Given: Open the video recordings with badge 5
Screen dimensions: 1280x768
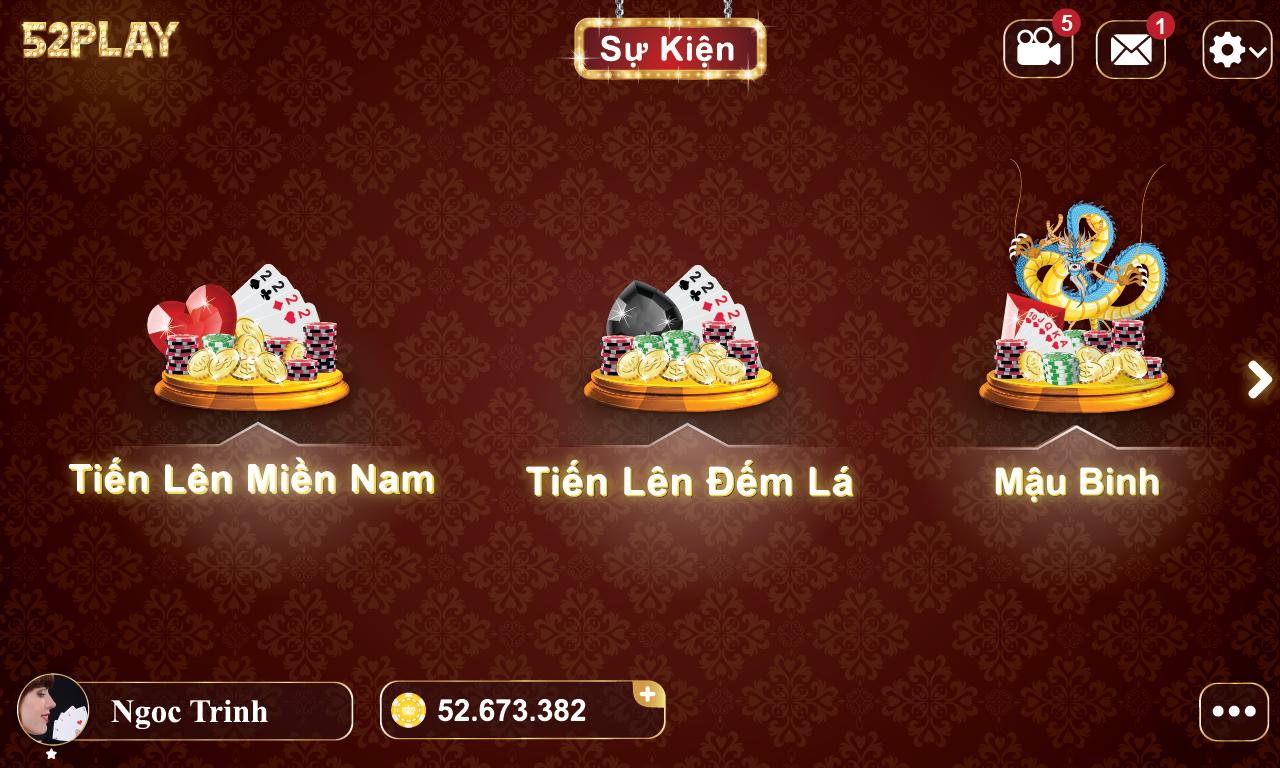Looking at the screenshot, I should click(1038, 47).
